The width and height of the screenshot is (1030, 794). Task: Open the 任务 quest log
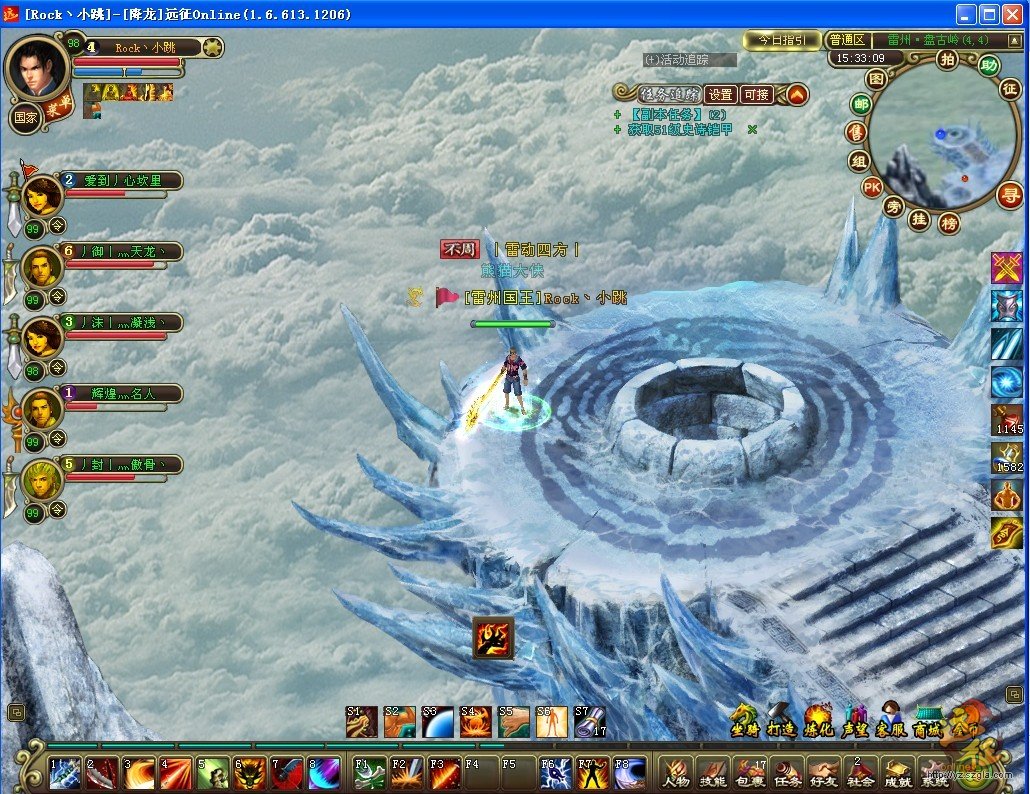788,772
